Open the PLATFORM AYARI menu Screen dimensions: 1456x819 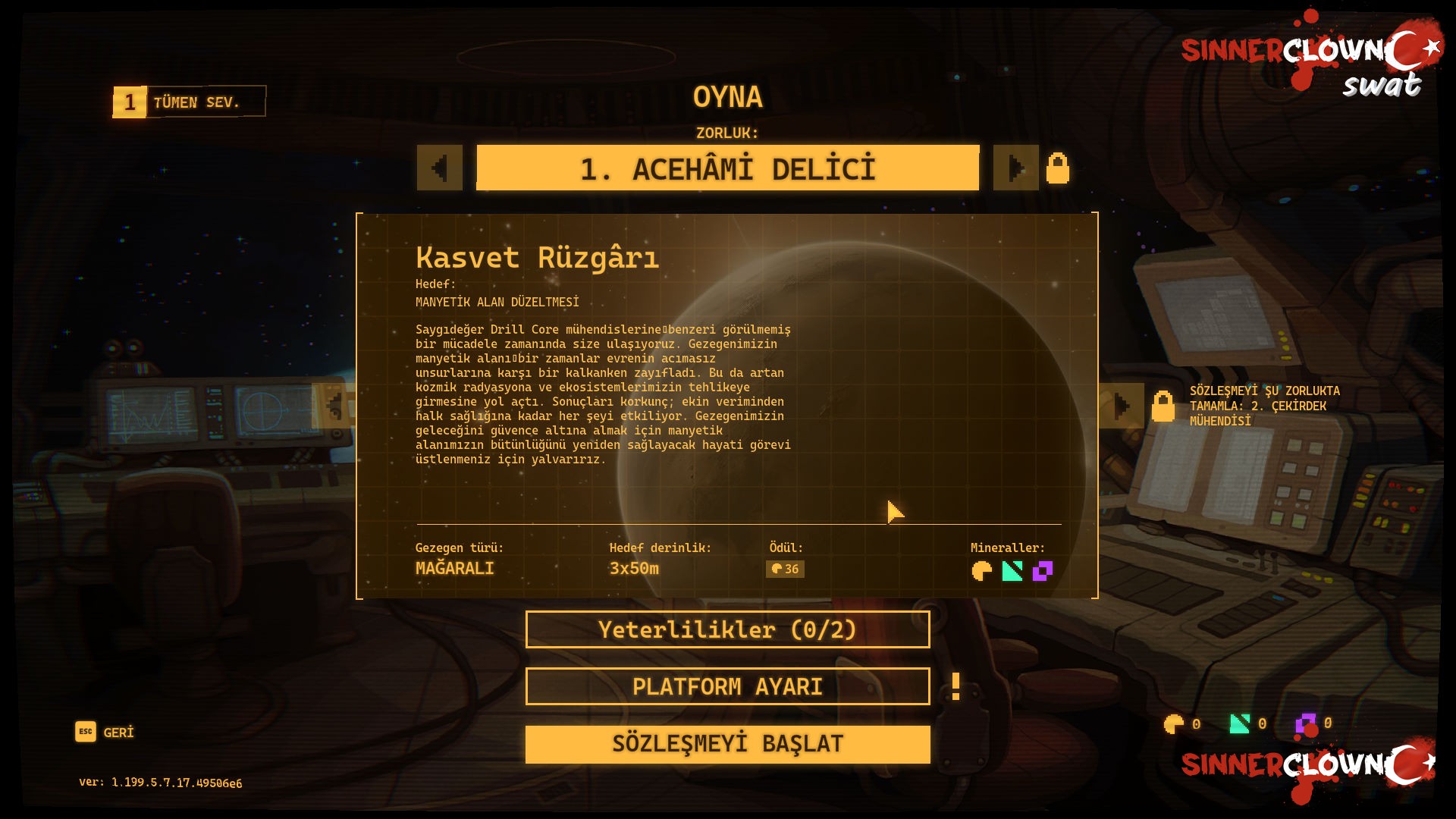pyautogui.click(x=727, y=686)
